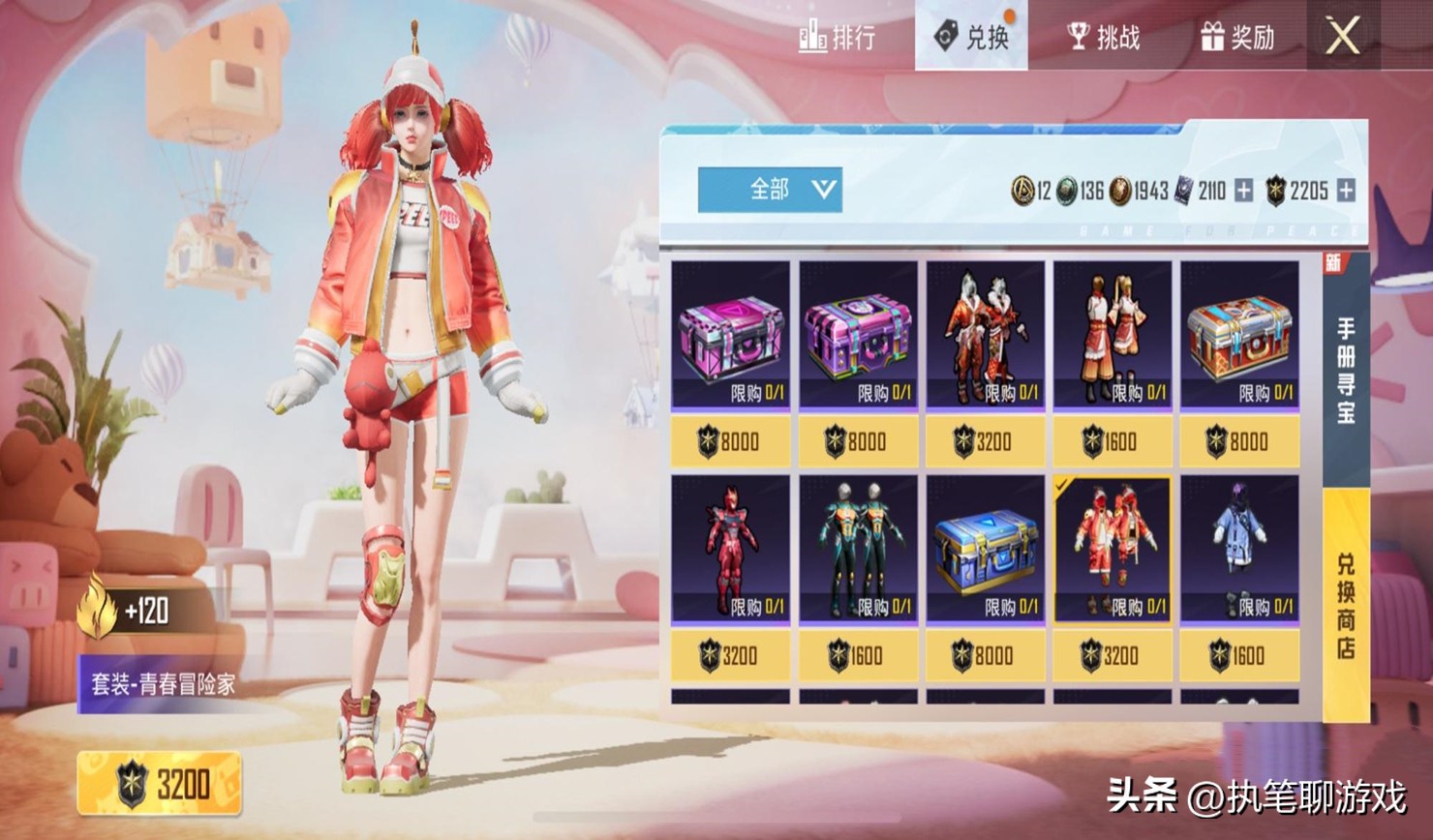Open the 全部 category filter dropdown
Image resolution: width=1433 pixels, height=840 pixels.
pyautogui.click(x=772, y=190)
